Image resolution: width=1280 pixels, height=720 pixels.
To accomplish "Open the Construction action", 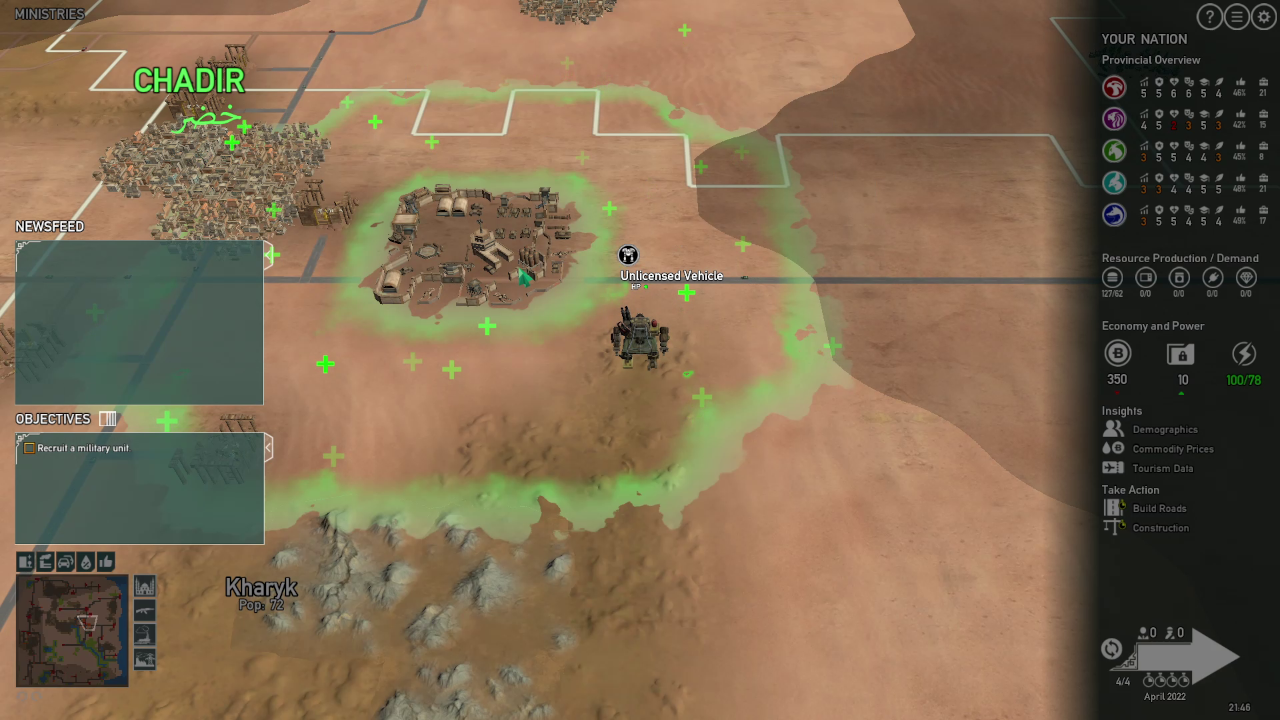I will (x=1160, y=528).
